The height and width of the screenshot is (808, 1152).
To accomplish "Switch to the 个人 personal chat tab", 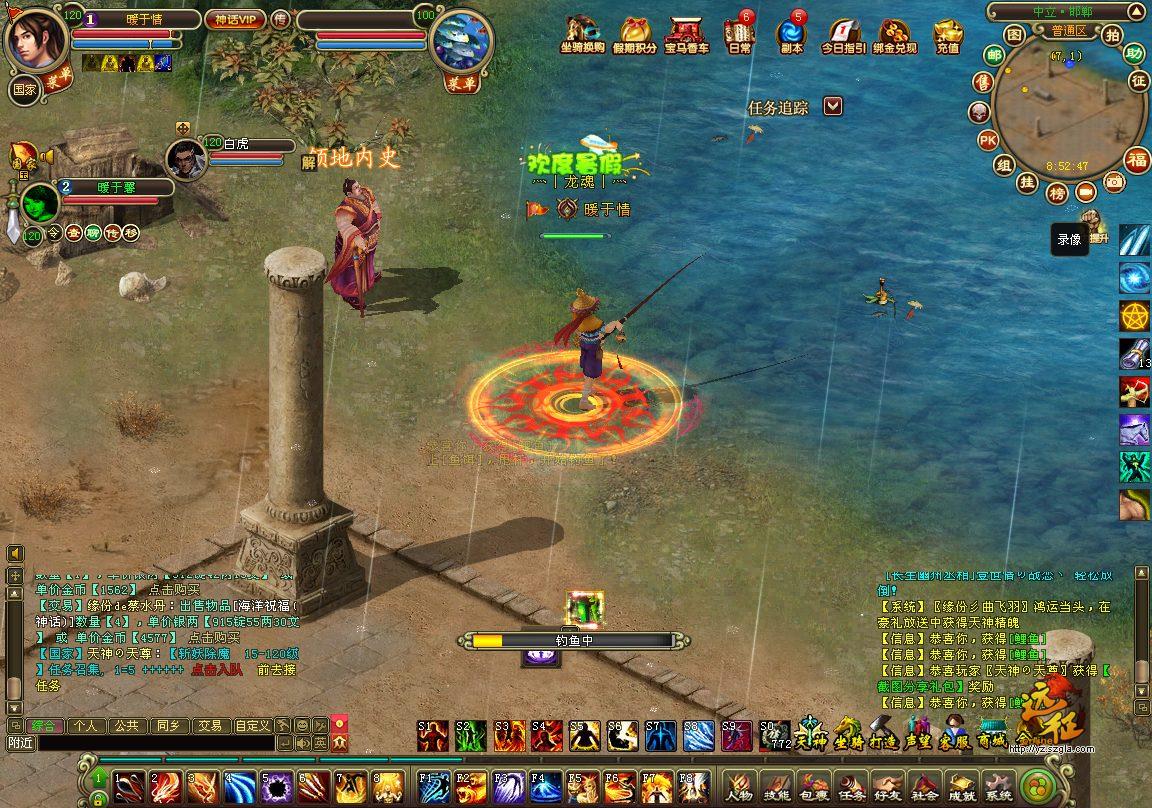I will 86,725.
